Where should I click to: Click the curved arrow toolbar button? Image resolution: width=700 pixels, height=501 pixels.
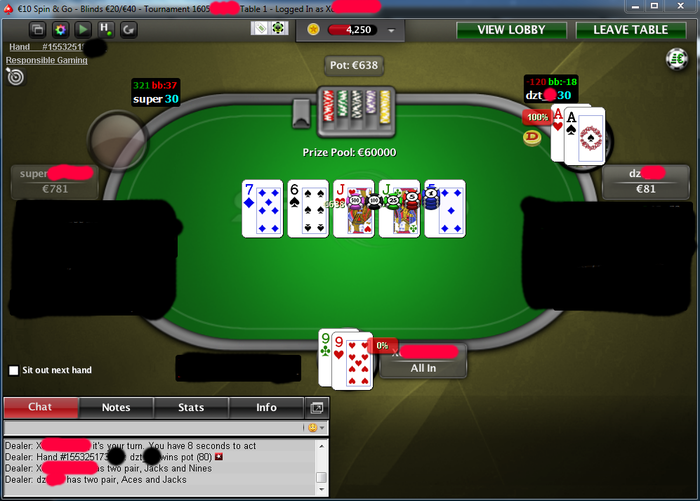(x=128, y=30)
